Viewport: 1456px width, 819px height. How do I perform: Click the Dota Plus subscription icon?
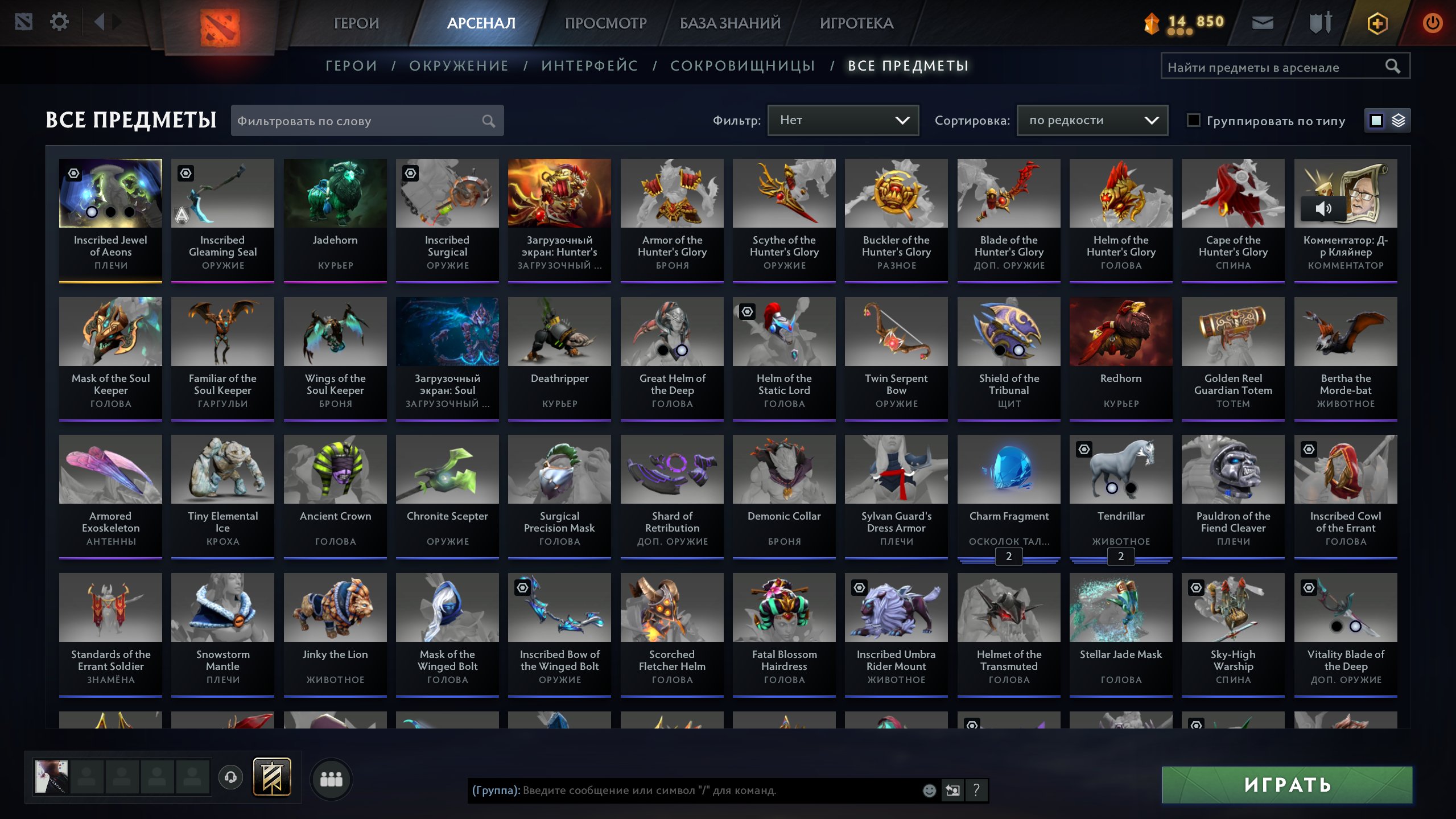click(1377, 23)
